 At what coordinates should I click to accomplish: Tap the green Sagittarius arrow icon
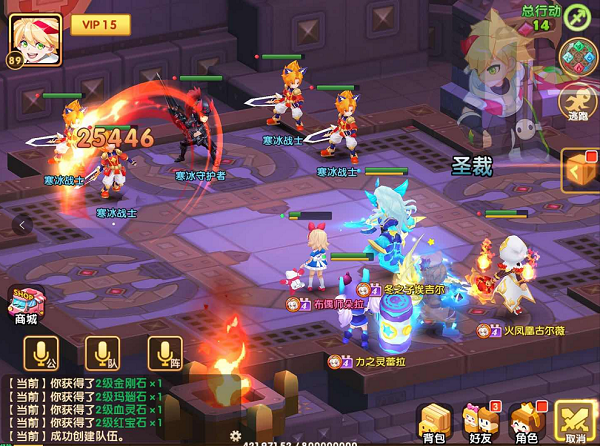[578, 16]
